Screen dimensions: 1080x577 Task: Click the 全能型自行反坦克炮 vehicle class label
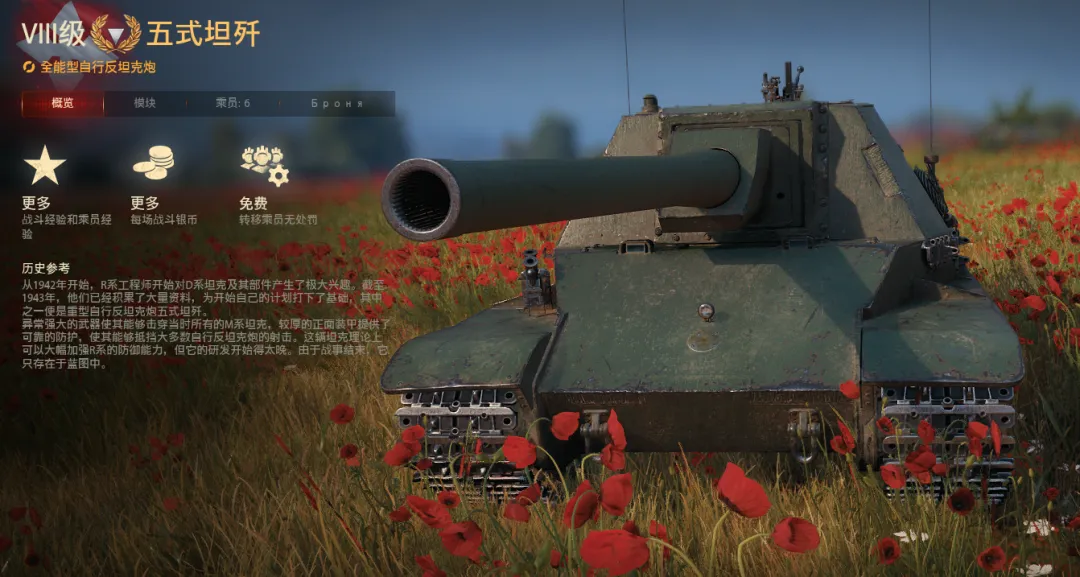pos(97,67)
